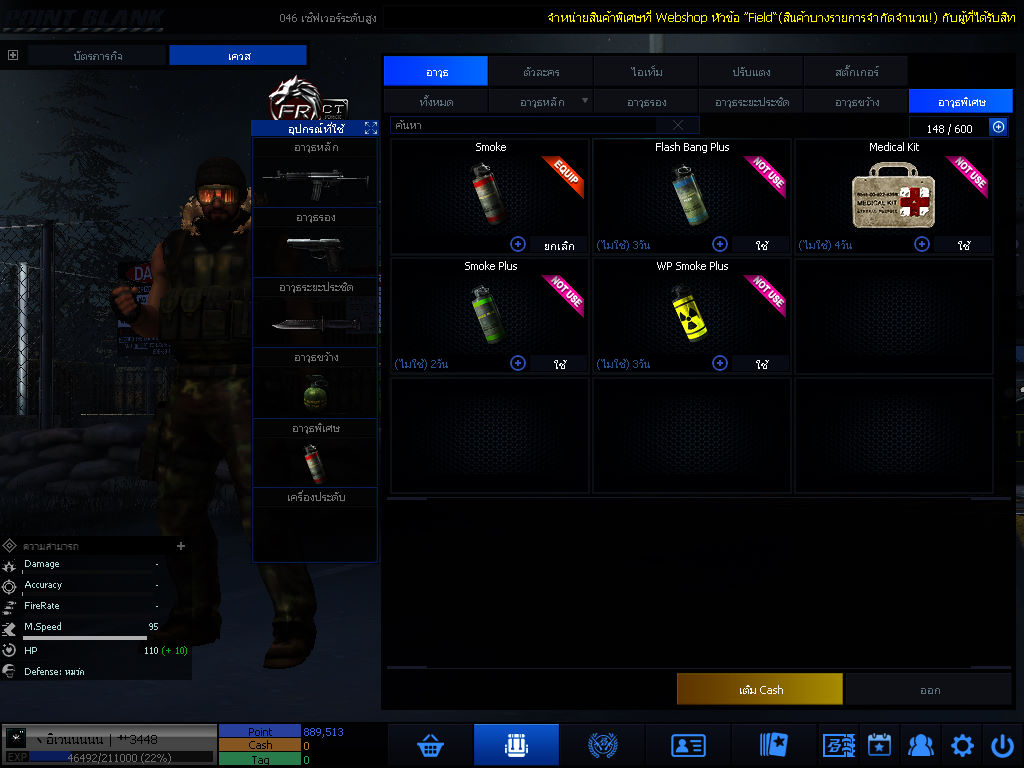Open settings gear icon
1024x768 pixels.
962,745
